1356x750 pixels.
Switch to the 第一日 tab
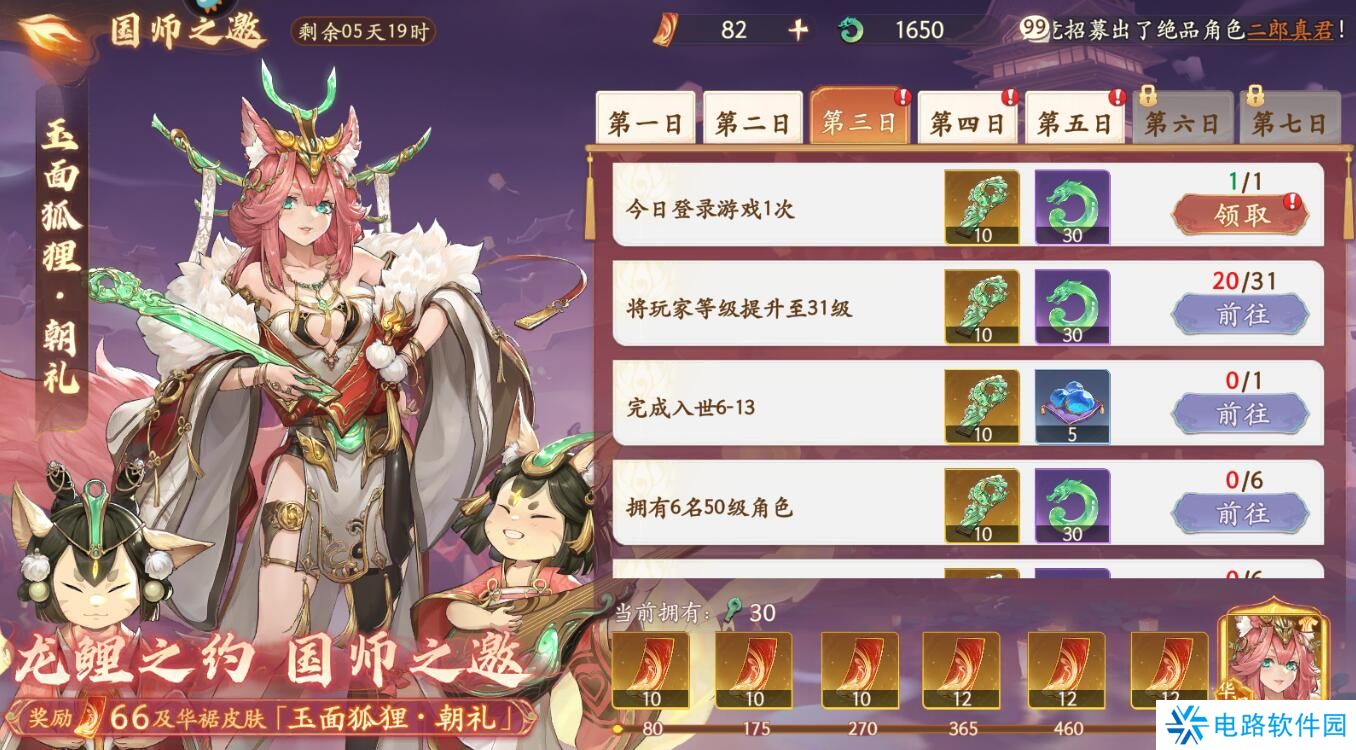pos(645,119)
